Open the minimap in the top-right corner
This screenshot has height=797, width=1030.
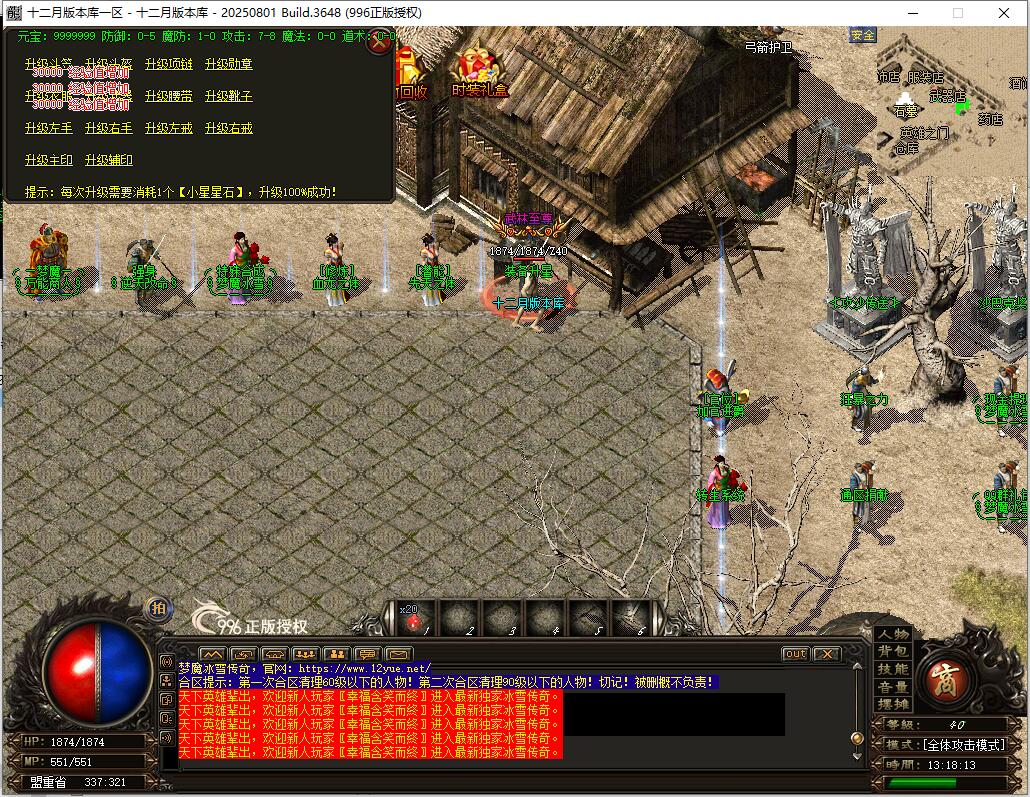click(x=940, y=100)
